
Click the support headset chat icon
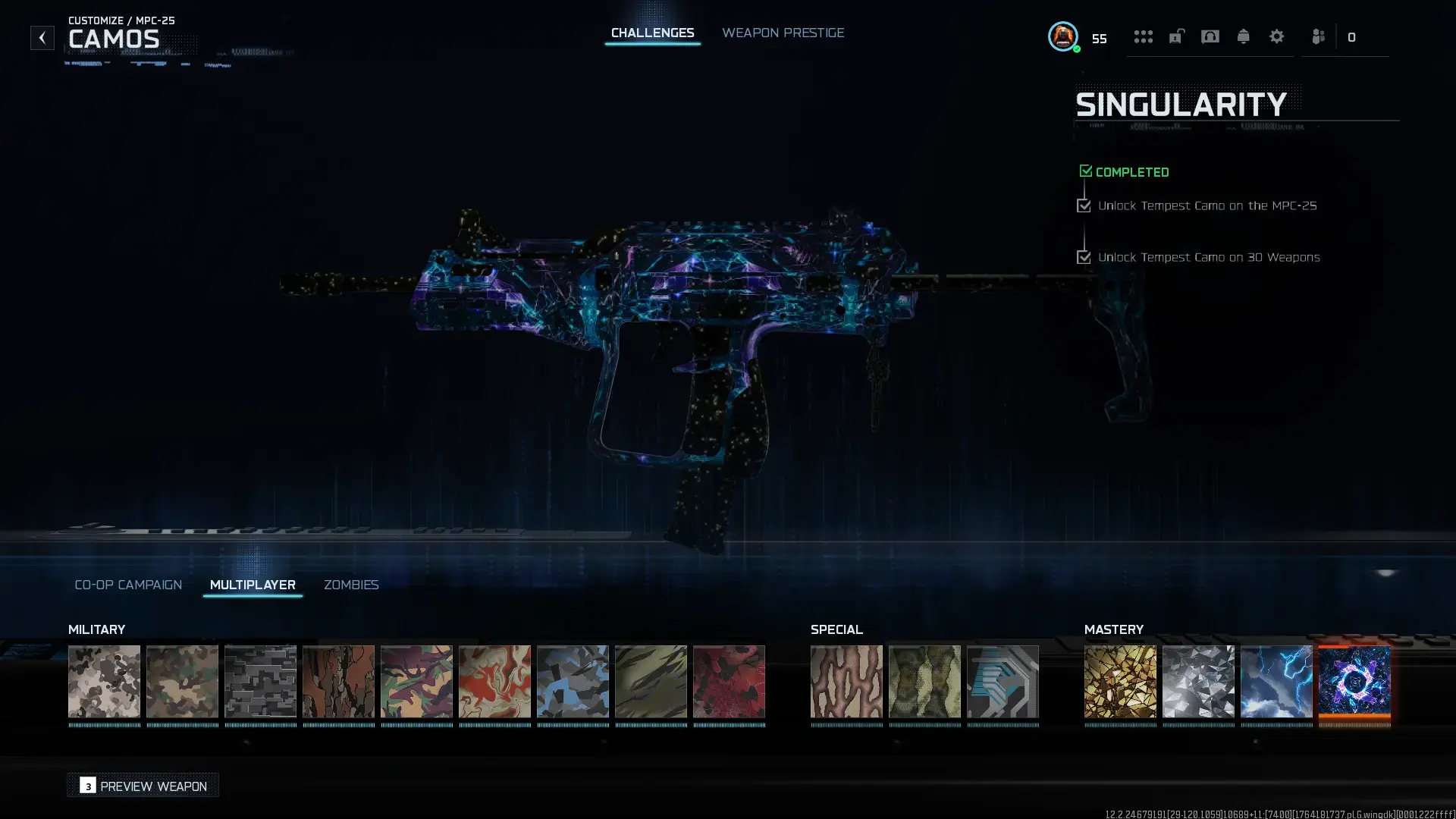tap(1210, 36)
